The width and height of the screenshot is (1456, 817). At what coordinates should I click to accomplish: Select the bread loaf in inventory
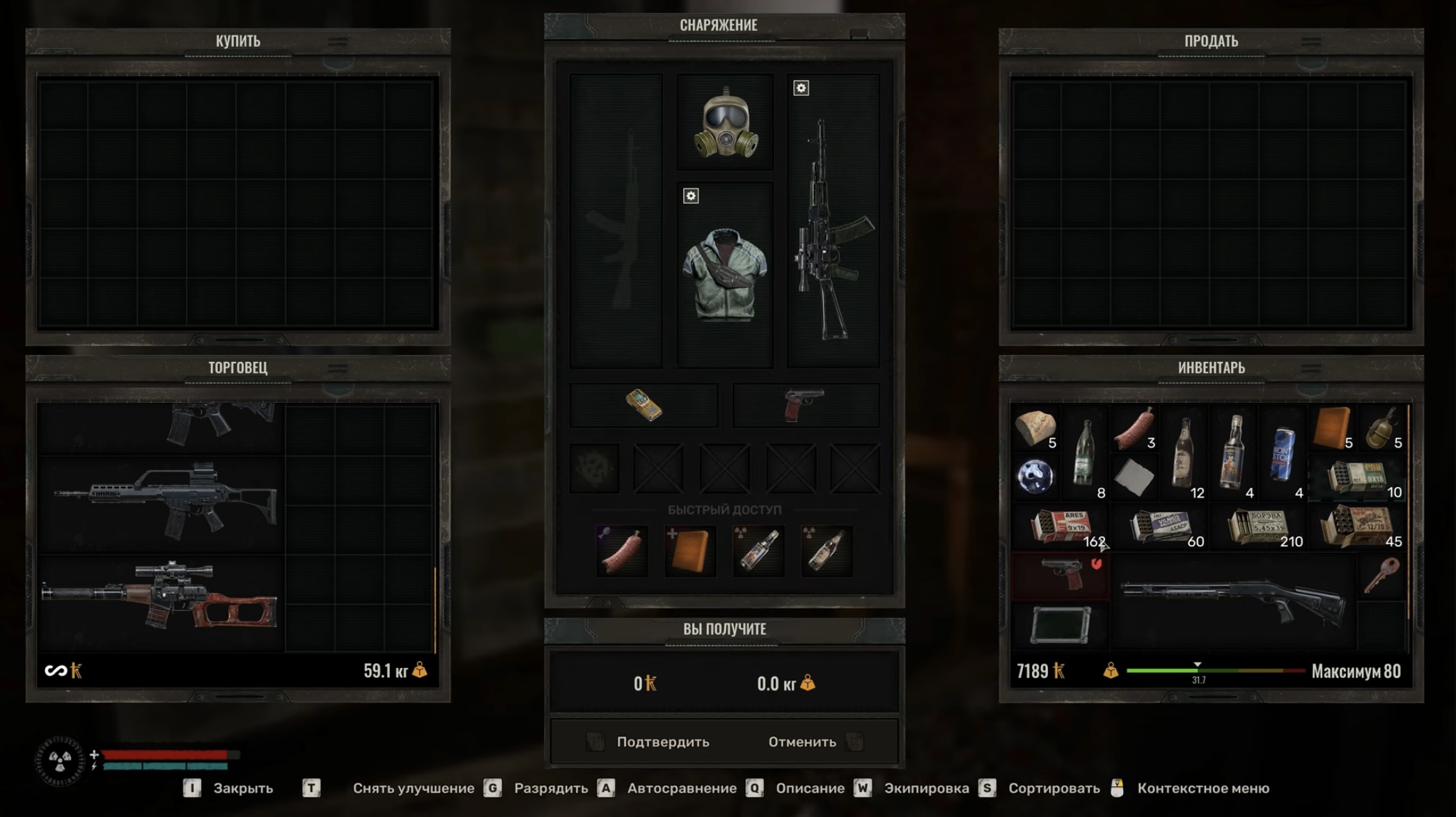coord(1035,428)
